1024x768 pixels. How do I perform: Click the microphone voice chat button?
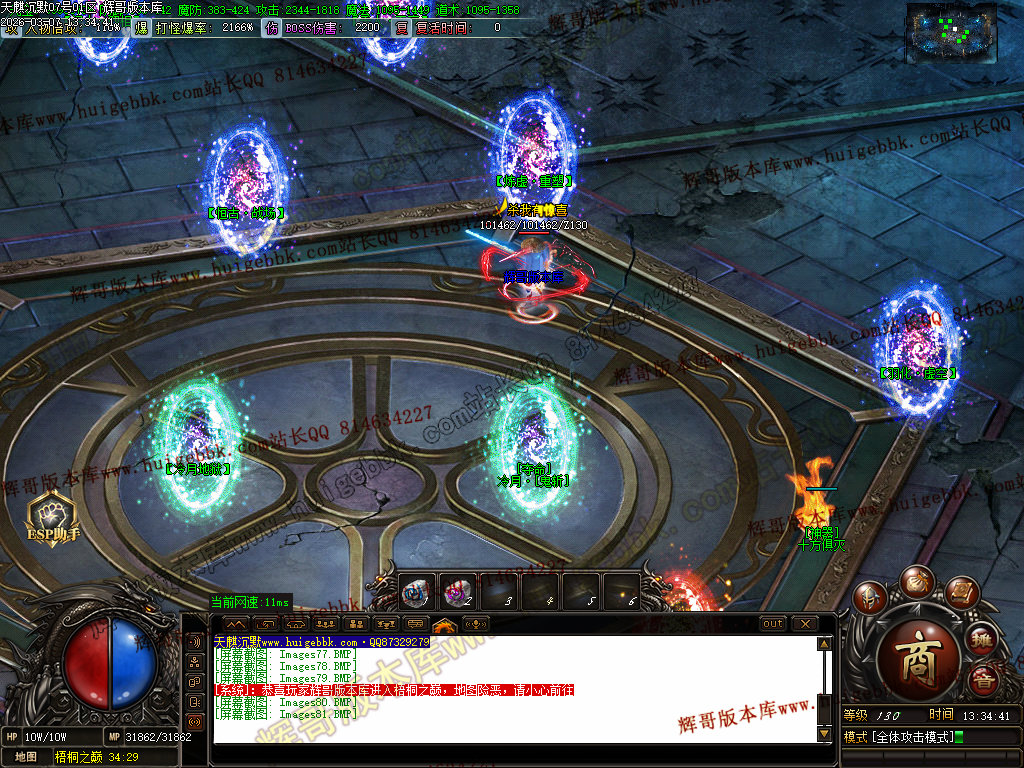476,625
